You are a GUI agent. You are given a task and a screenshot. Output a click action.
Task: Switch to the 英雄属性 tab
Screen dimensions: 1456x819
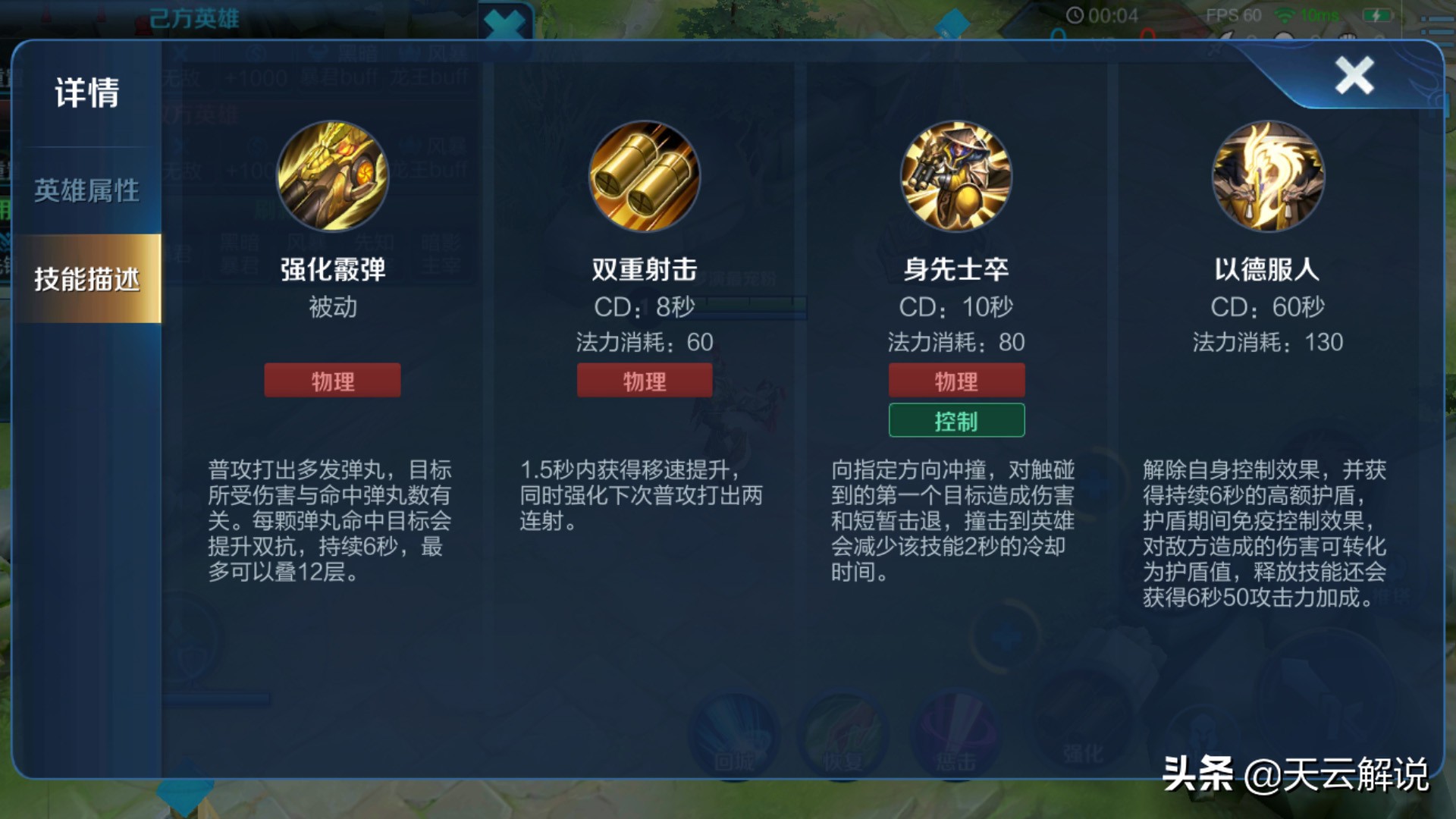point(86,191)
